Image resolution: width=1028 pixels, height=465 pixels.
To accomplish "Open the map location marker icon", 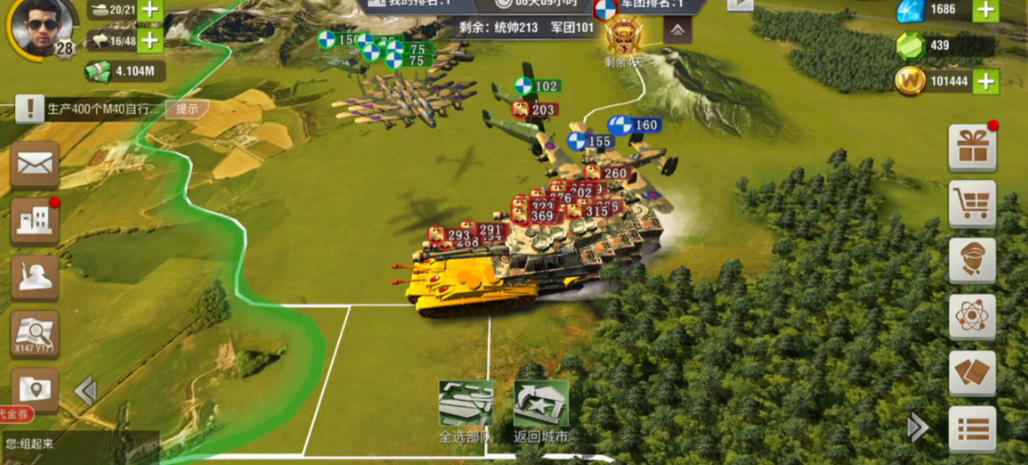I will [35, 388].
